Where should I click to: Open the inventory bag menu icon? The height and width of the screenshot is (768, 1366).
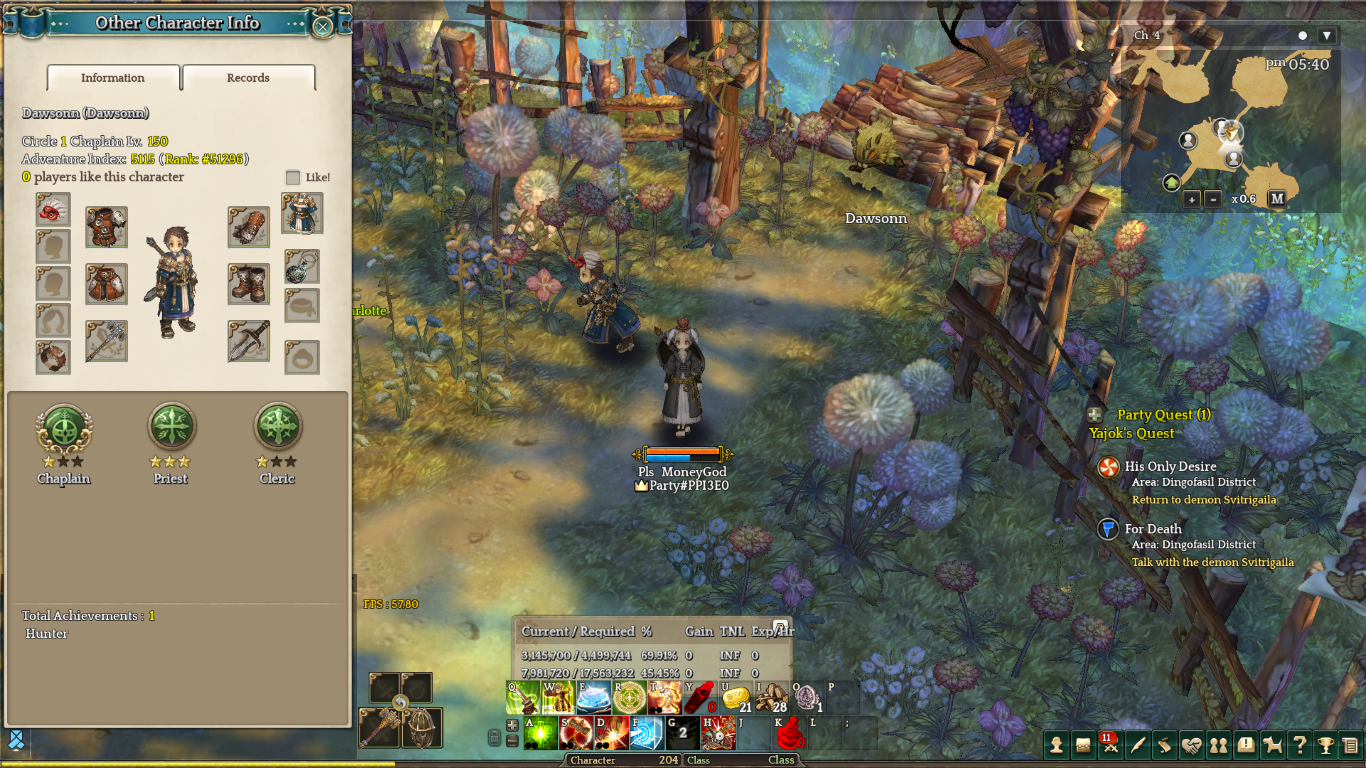click(x=1083, y=745)
